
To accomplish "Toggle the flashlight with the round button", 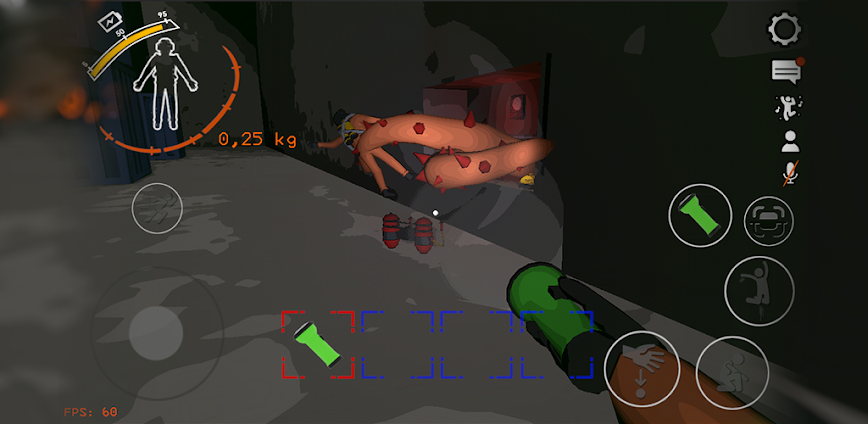I will (701, 216).
